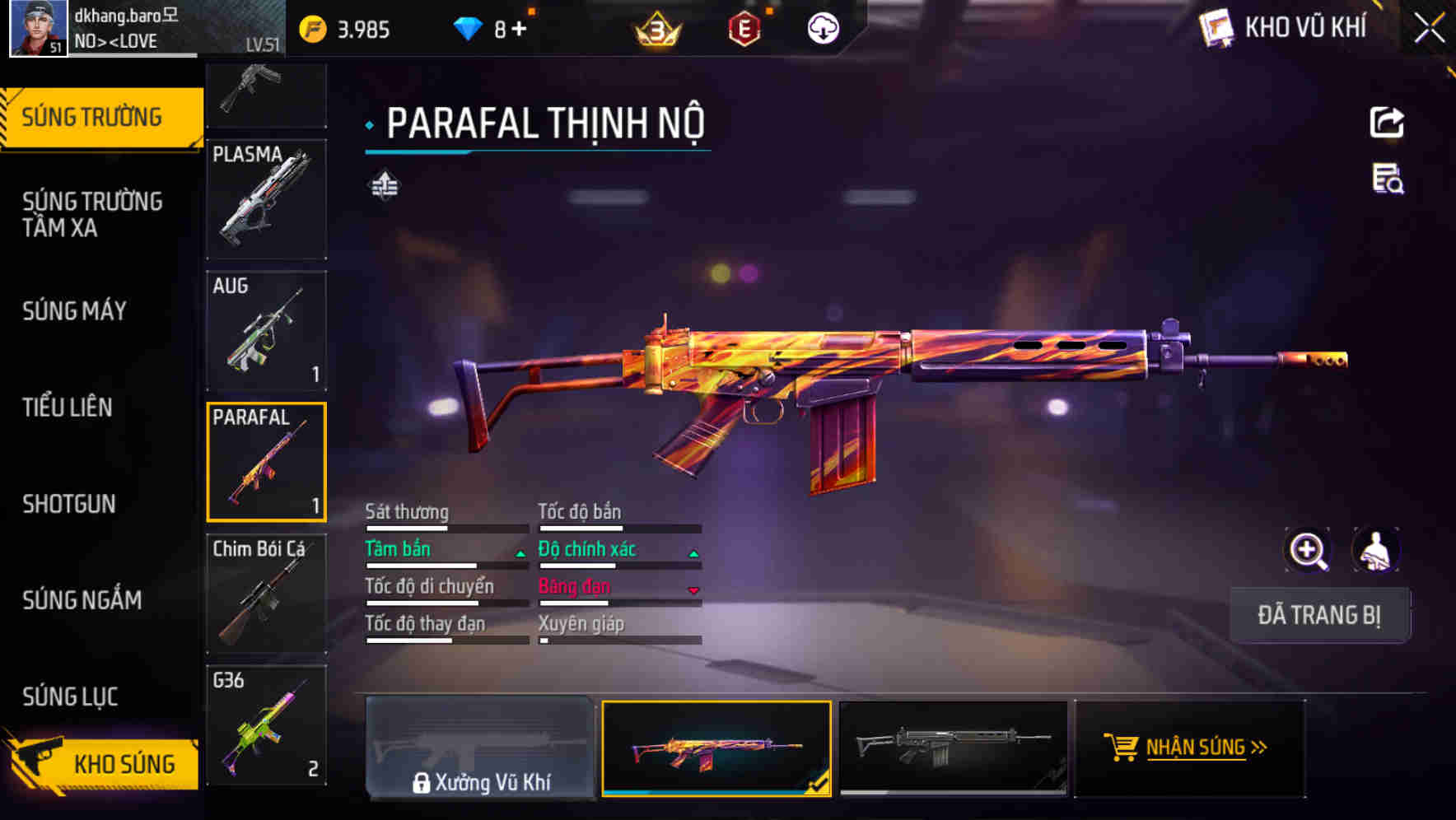Open the weapon info inspector icon

pyautogui.click(x=1388, y=185)
